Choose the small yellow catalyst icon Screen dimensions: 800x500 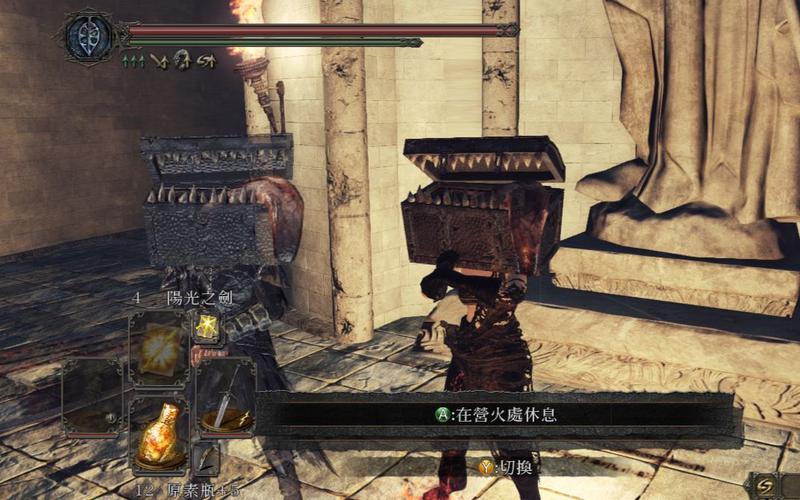click(x=208, y=325)
